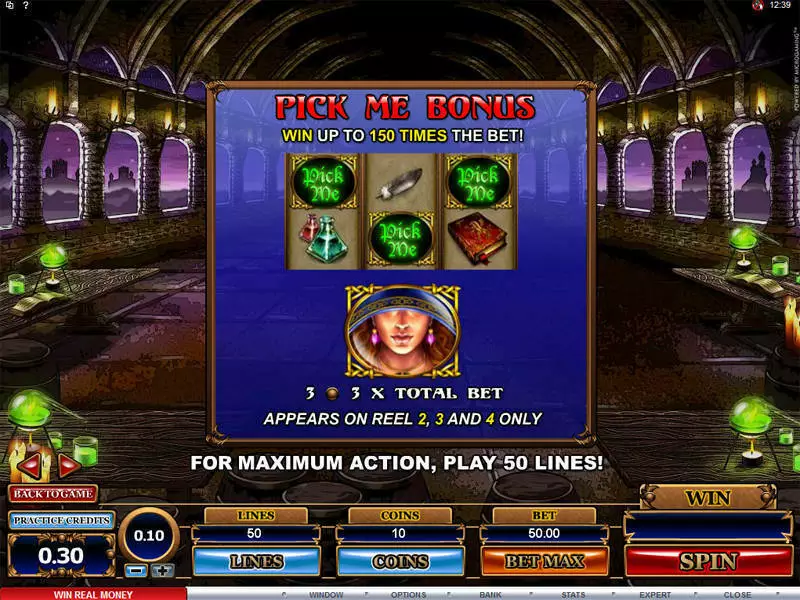
Task: Go back to the game
Action: coord(52,493)
